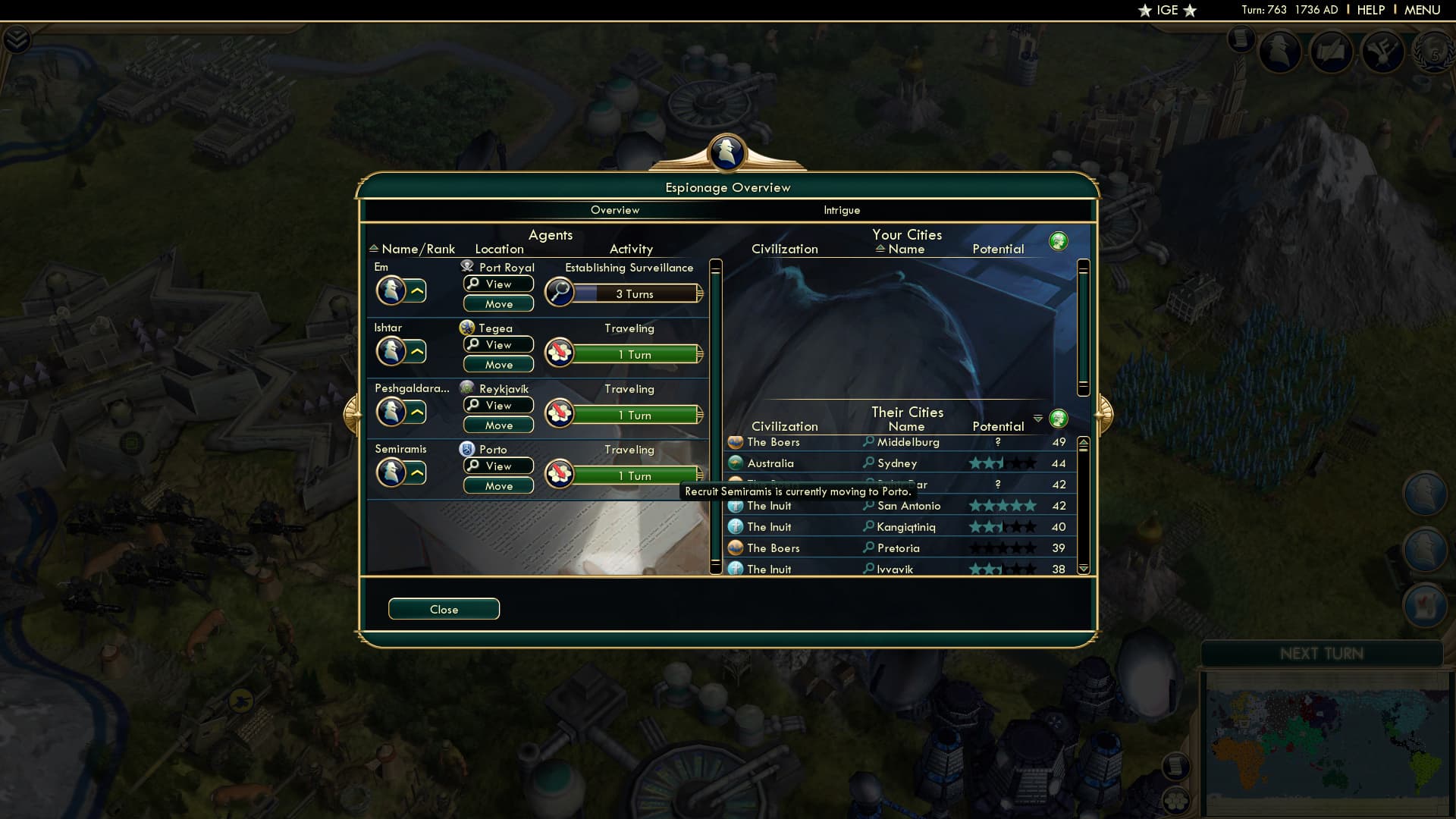
Task: Click the 3 Turns surveillance progress bar
Action: [x=633, y=293]
